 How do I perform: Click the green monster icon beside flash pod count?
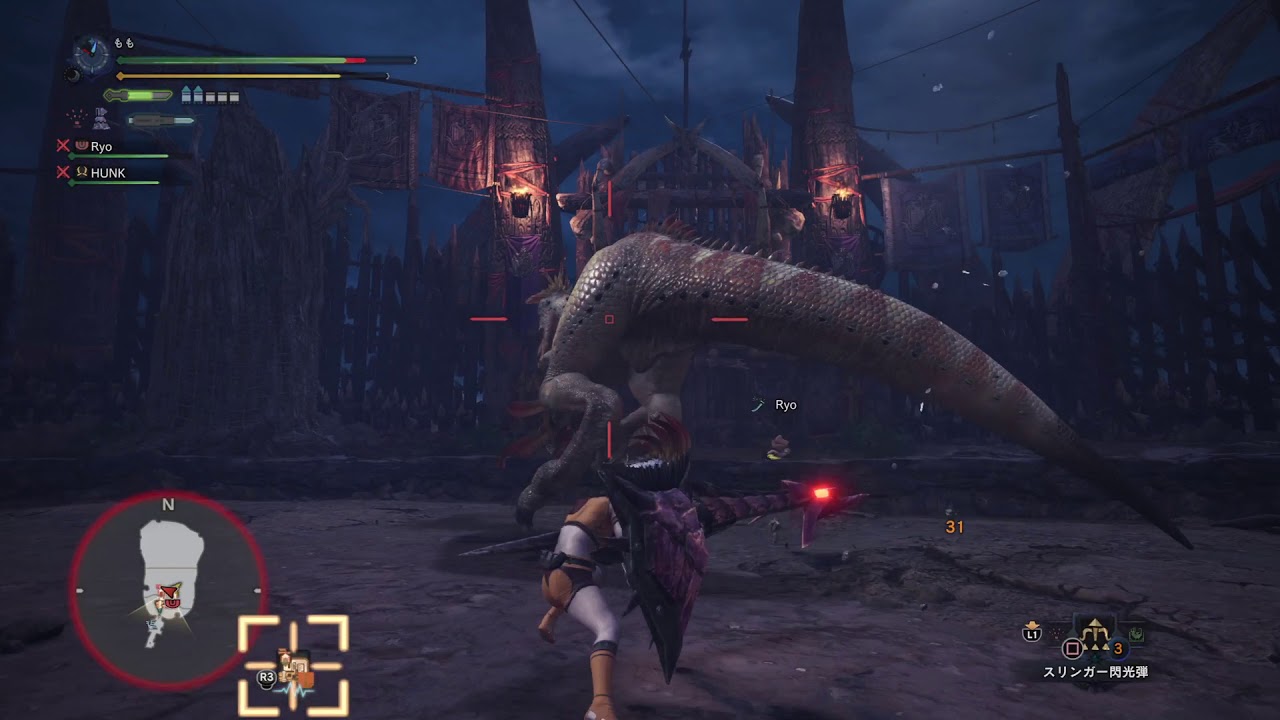(x=1137, y=635)
